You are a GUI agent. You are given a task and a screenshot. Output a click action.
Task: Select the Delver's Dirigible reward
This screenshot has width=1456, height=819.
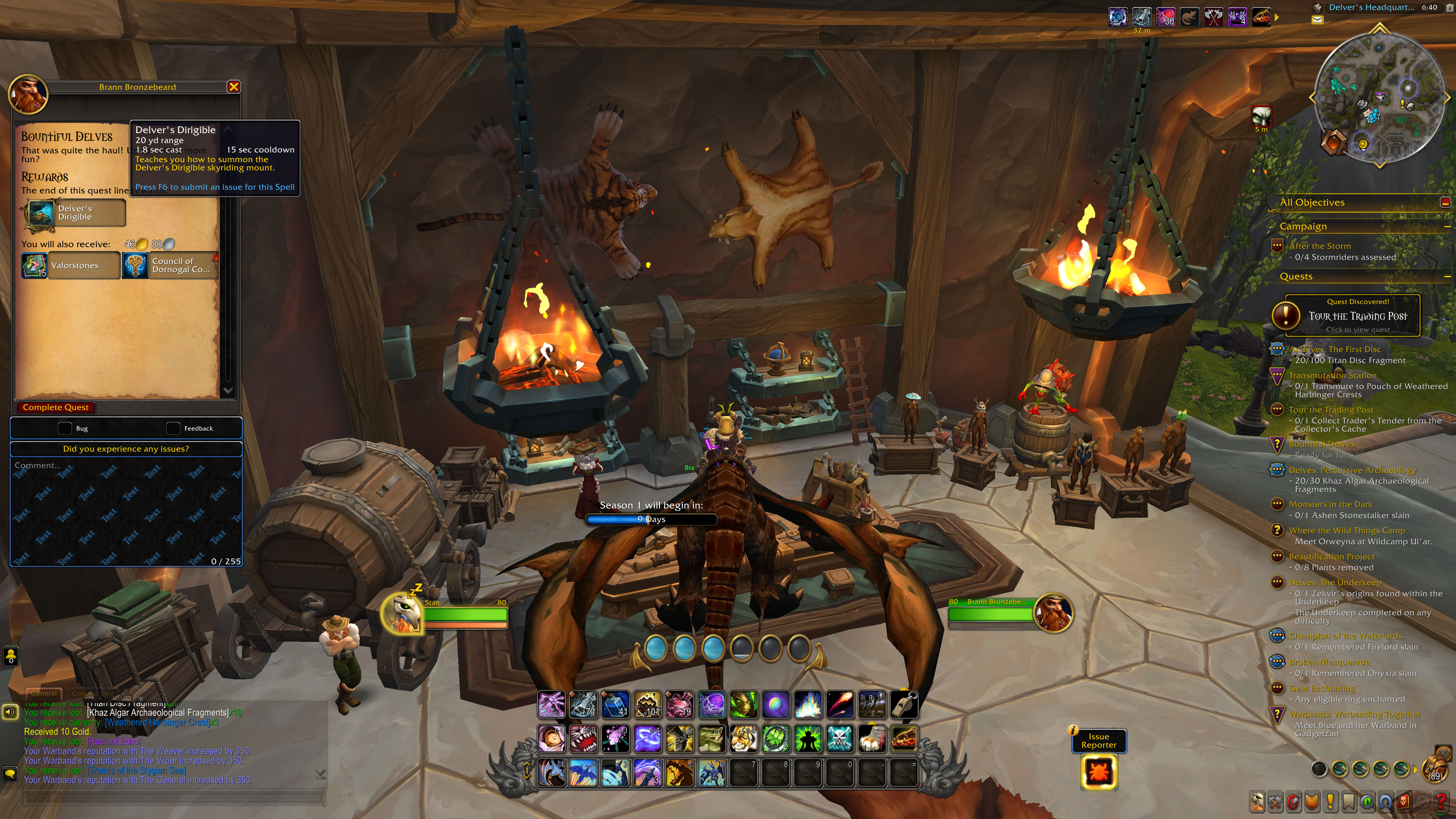(x=74, y=213)
